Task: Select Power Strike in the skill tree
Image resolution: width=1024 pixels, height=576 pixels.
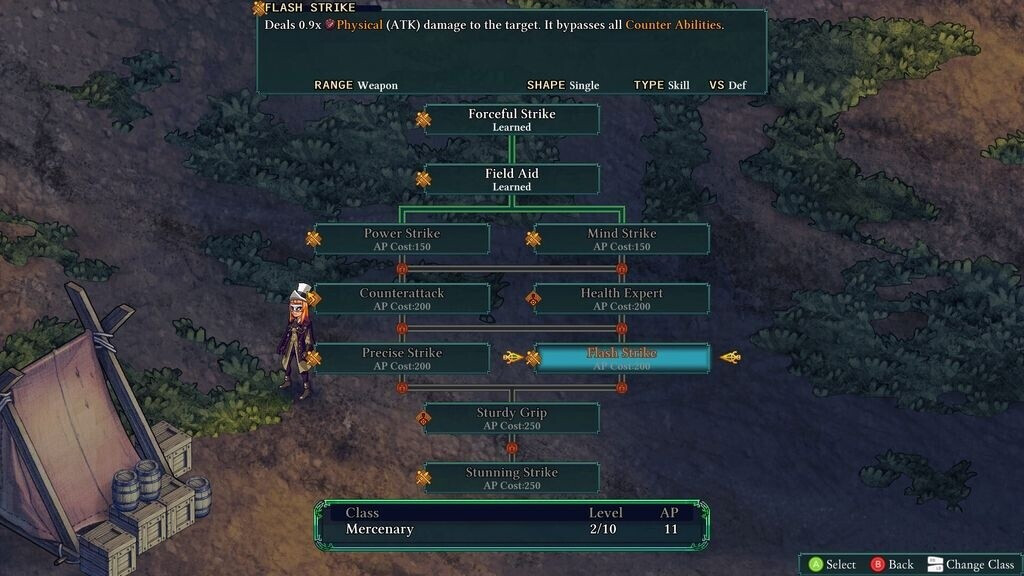Action: (x=402, y=239)
